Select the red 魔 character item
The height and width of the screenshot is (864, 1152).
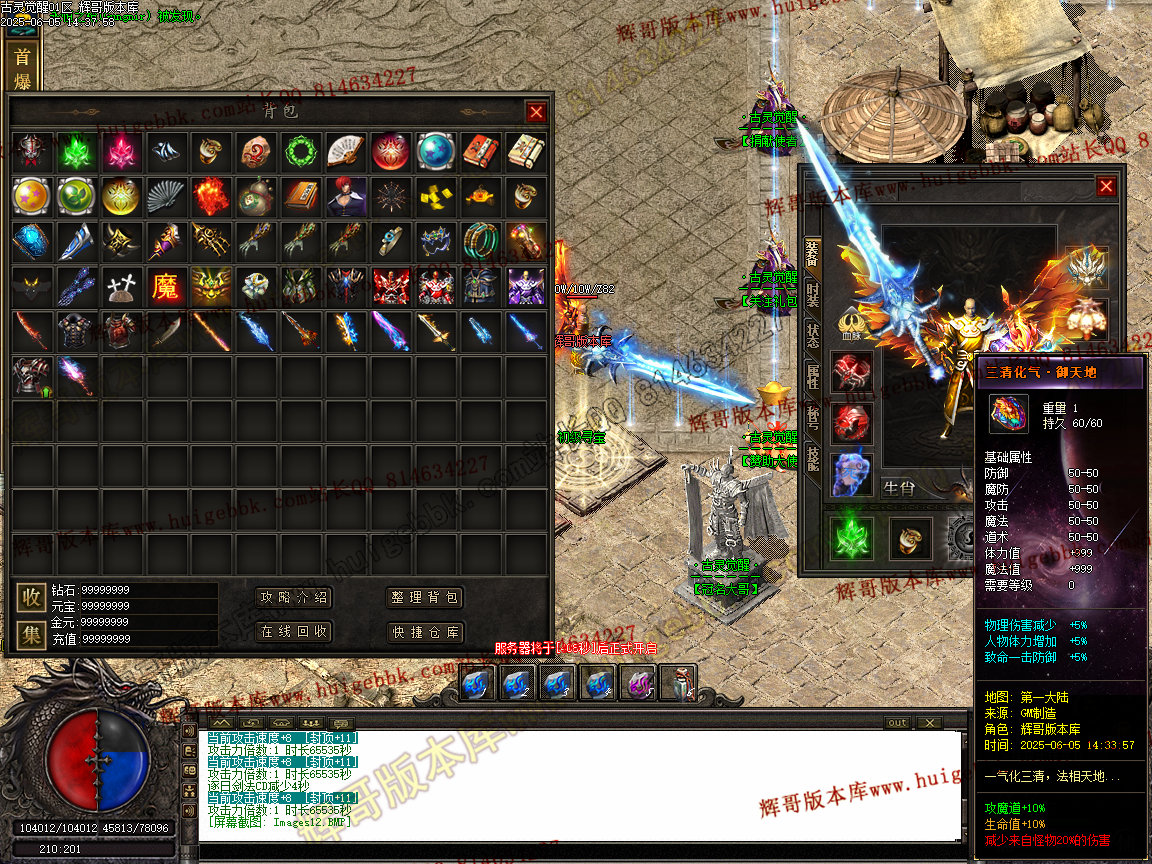point(165,287)
